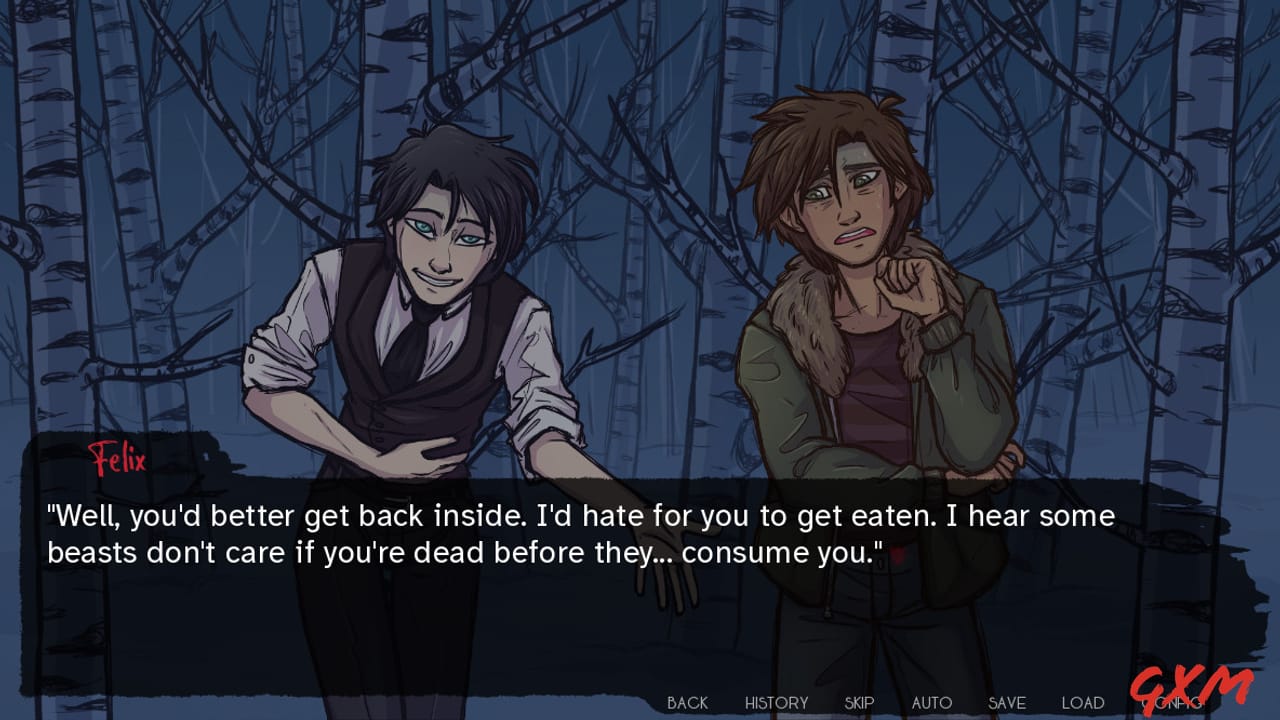Activate Skip to fast-forward dialogue
Image resolution: width=1280 pixels, height=720 pixels.
[859, 703]
